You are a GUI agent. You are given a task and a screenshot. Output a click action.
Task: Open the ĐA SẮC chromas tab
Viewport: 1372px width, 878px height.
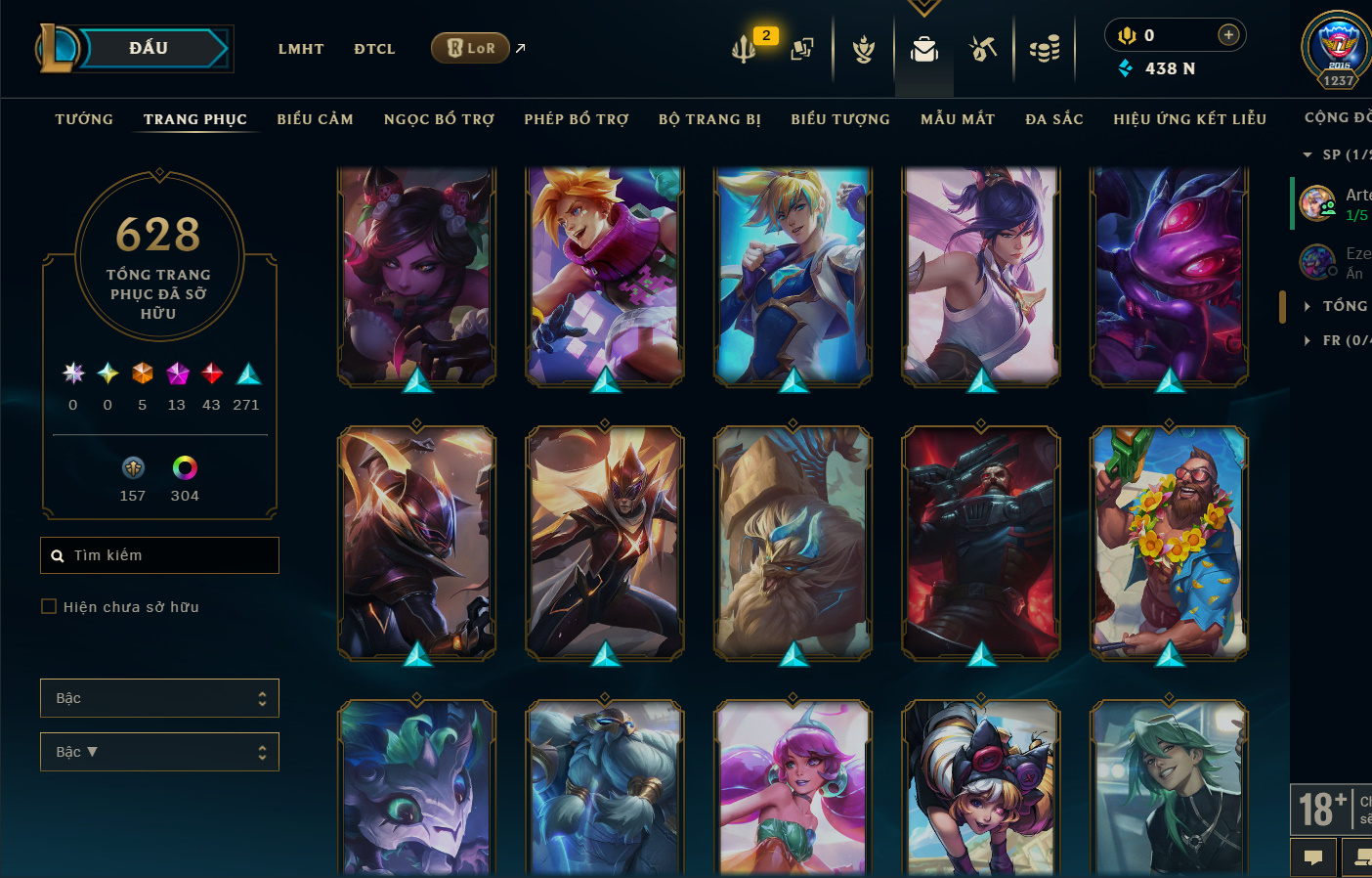(1054, 119)
